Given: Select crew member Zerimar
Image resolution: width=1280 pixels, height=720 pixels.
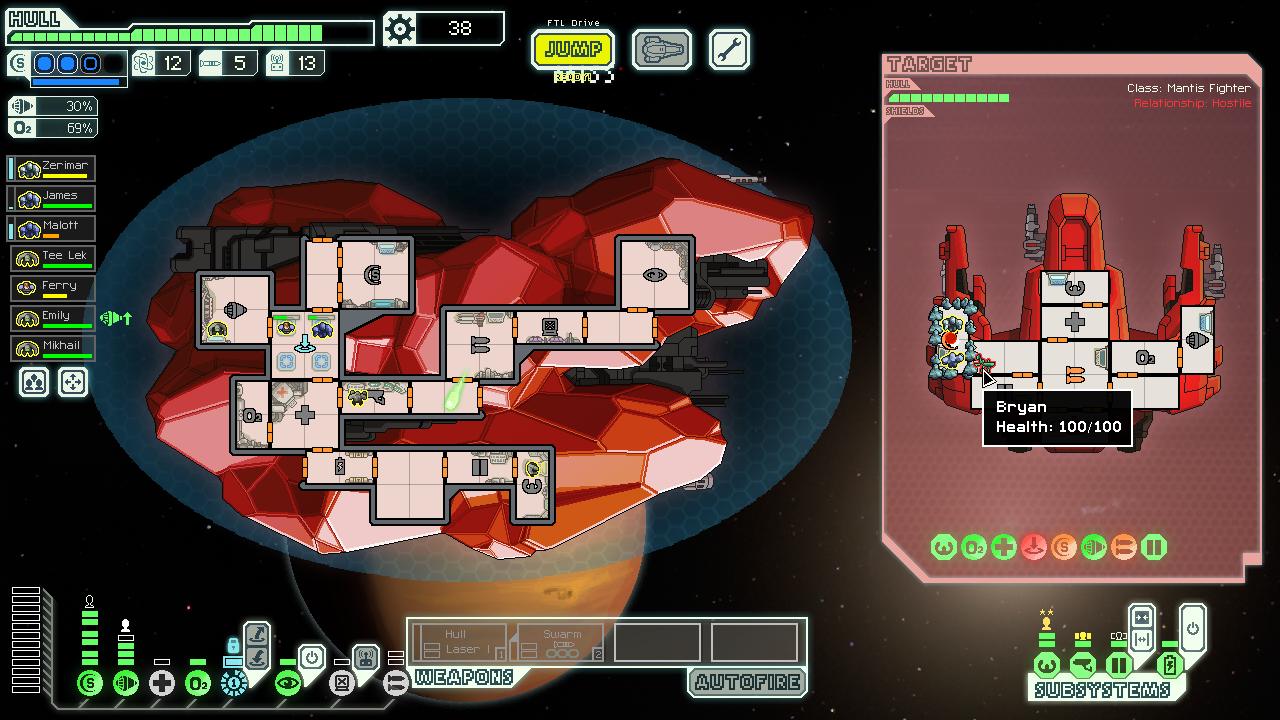Looking at the screenshot, I should point(55,169).
